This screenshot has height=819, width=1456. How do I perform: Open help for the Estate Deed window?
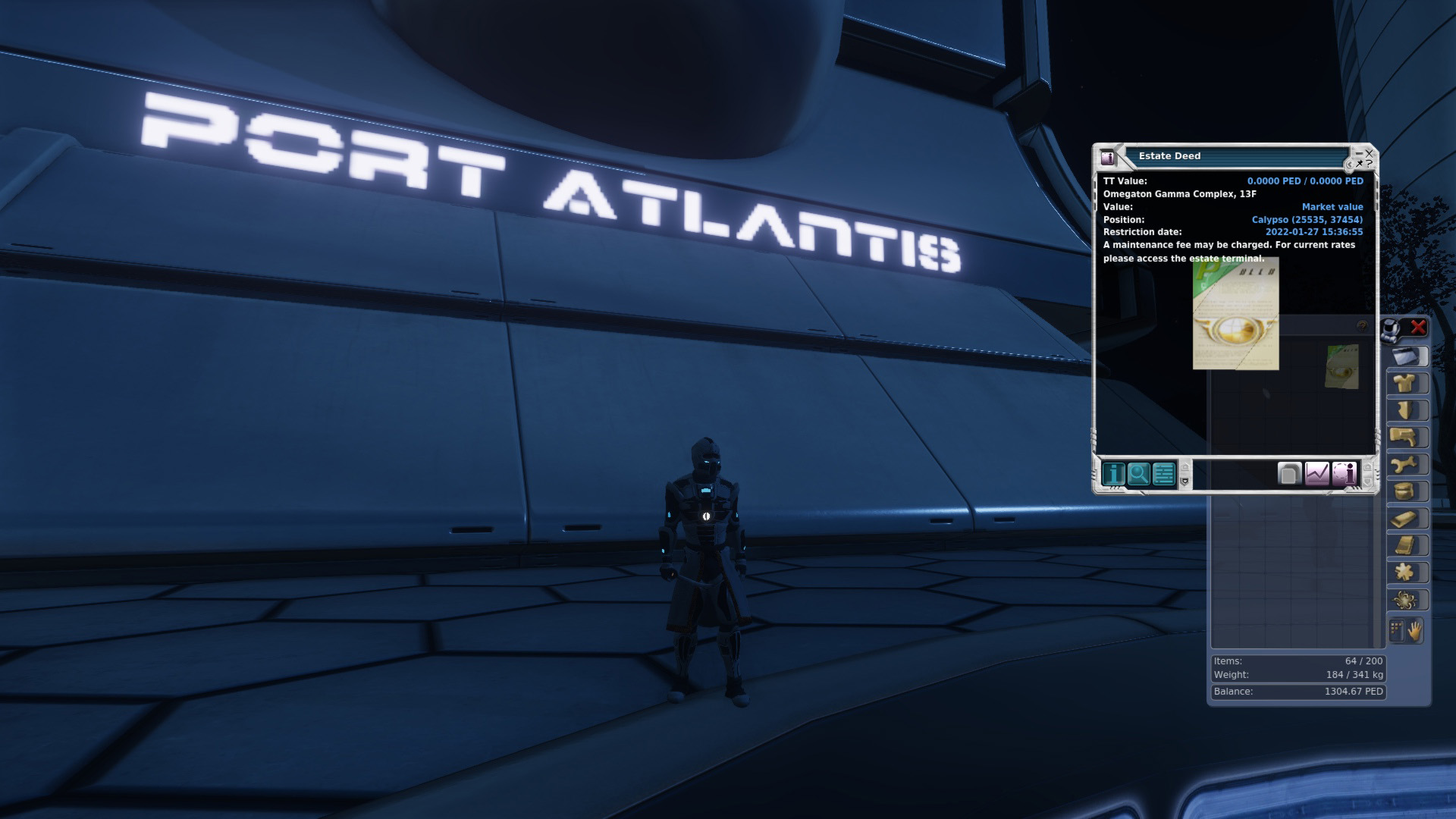[x=1370, y=163]
